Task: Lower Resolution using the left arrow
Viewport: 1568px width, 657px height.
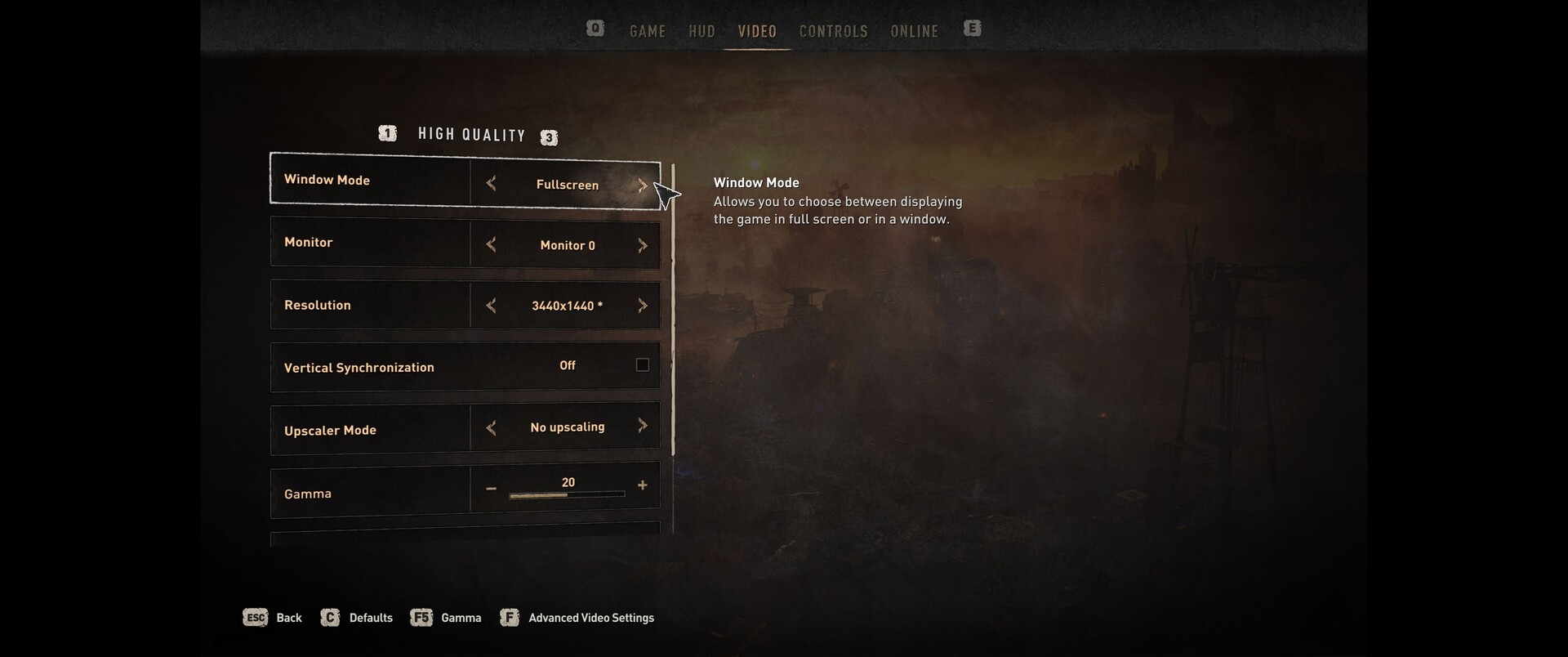Action: click(491, 306)
